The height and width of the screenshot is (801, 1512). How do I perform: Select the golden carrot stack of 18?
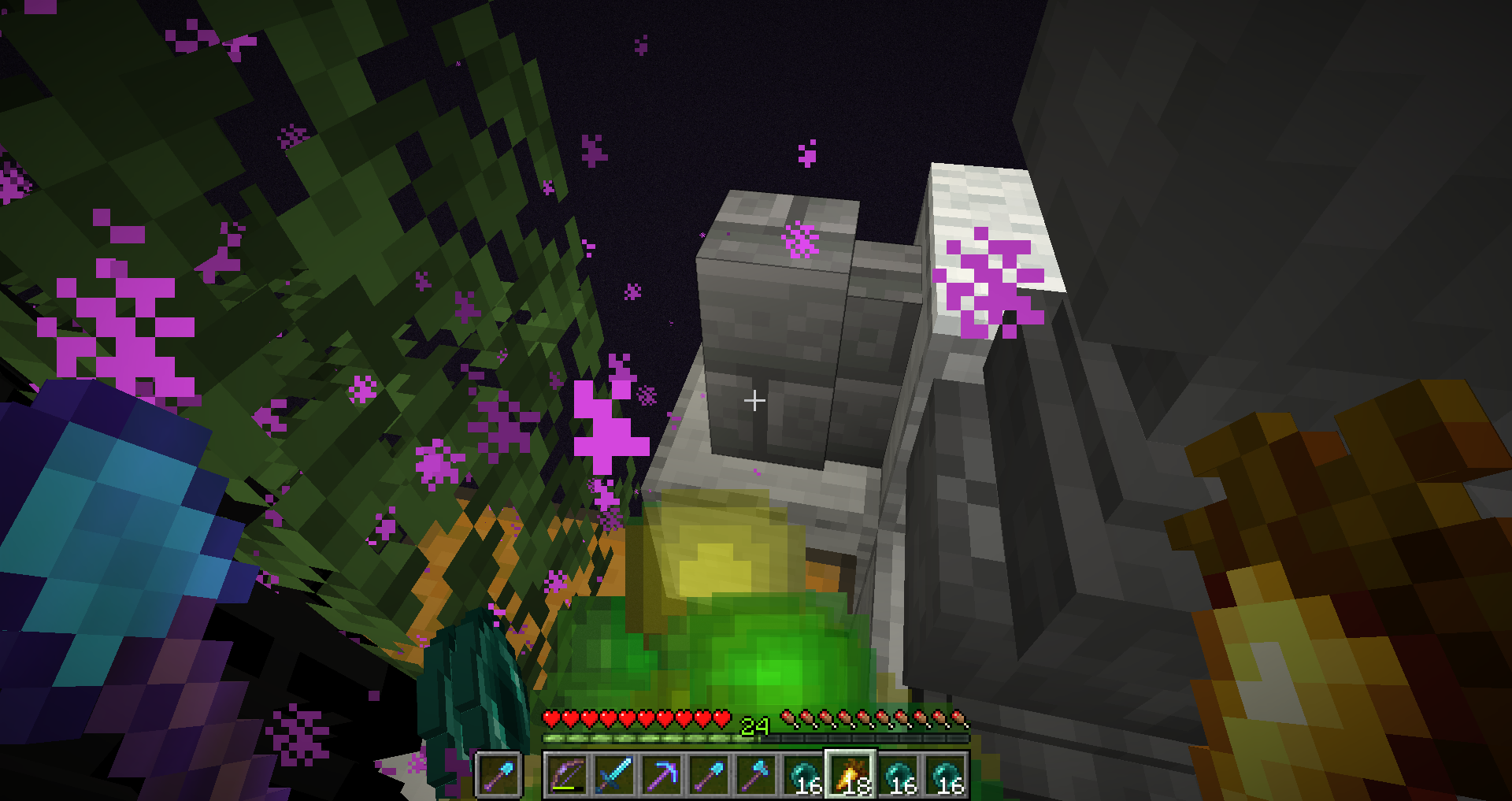click(x=850, y=775)
